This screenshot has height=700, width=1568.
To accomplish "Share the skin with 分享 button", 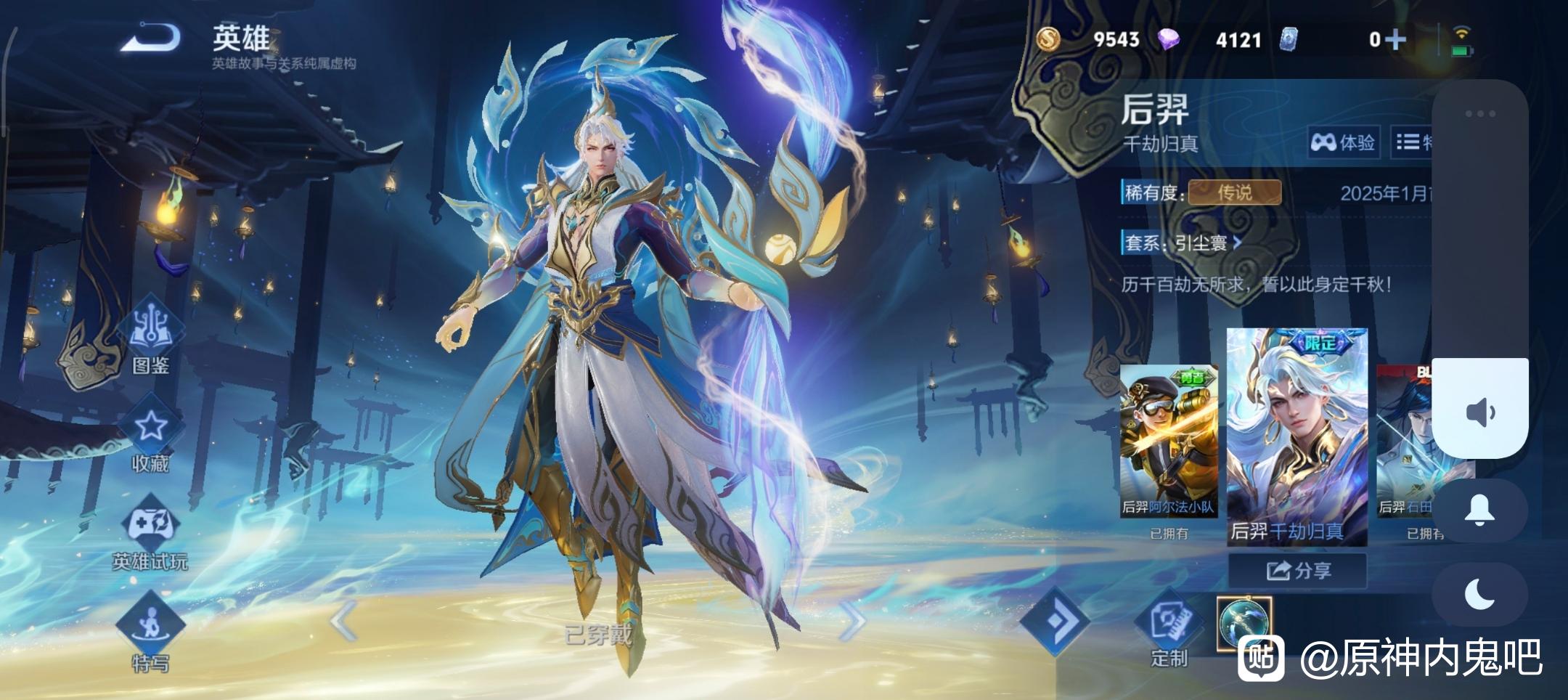I will pyautogui.click(x=1298, y=571).
